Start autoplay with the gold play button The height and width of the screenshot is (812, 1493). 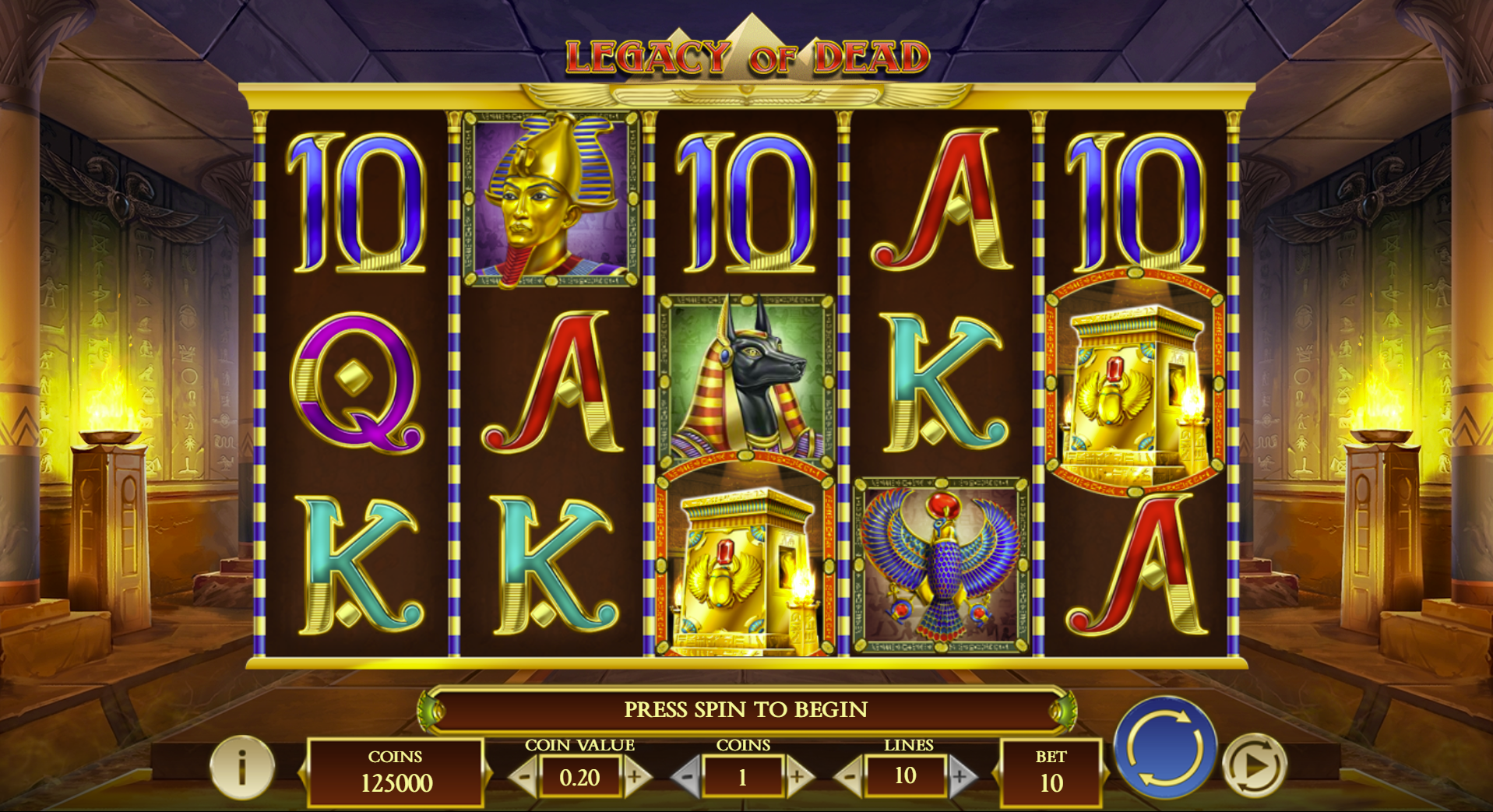pos(1254,766)
